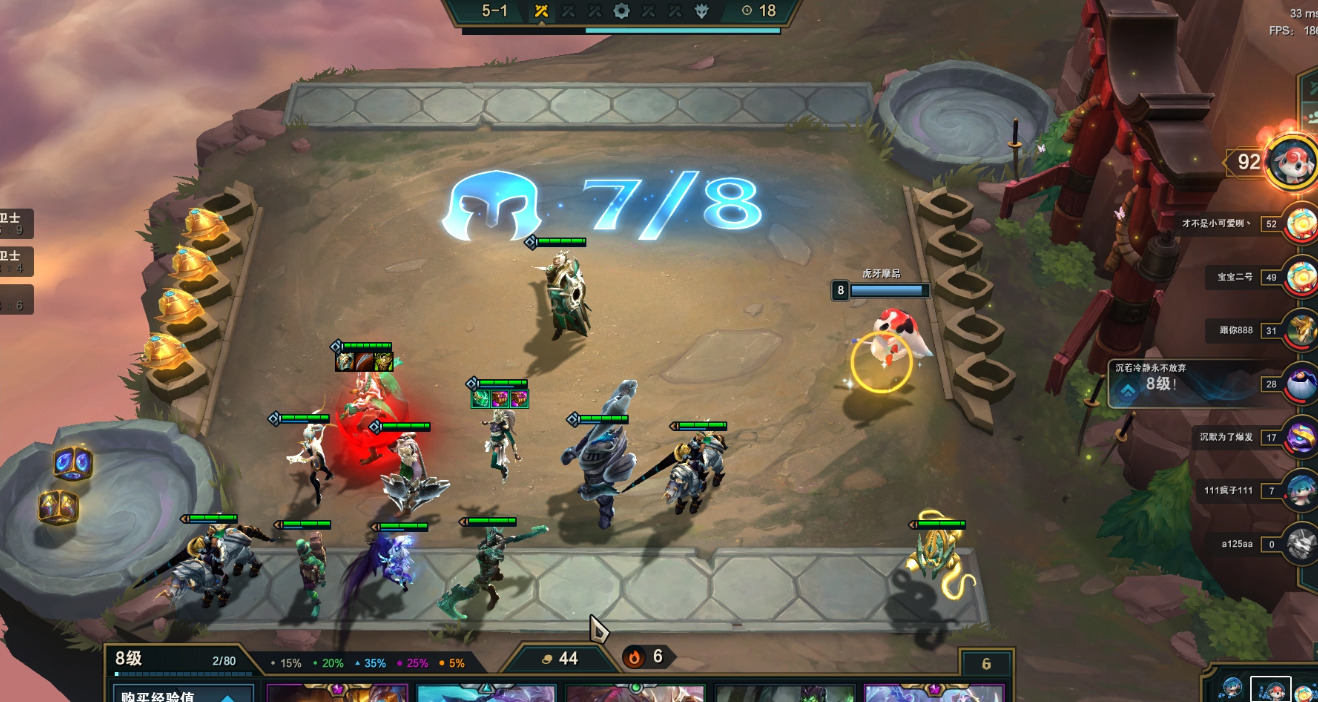Select the current crossed-swords round icon
1318x702 pixels.
point(541,11)
